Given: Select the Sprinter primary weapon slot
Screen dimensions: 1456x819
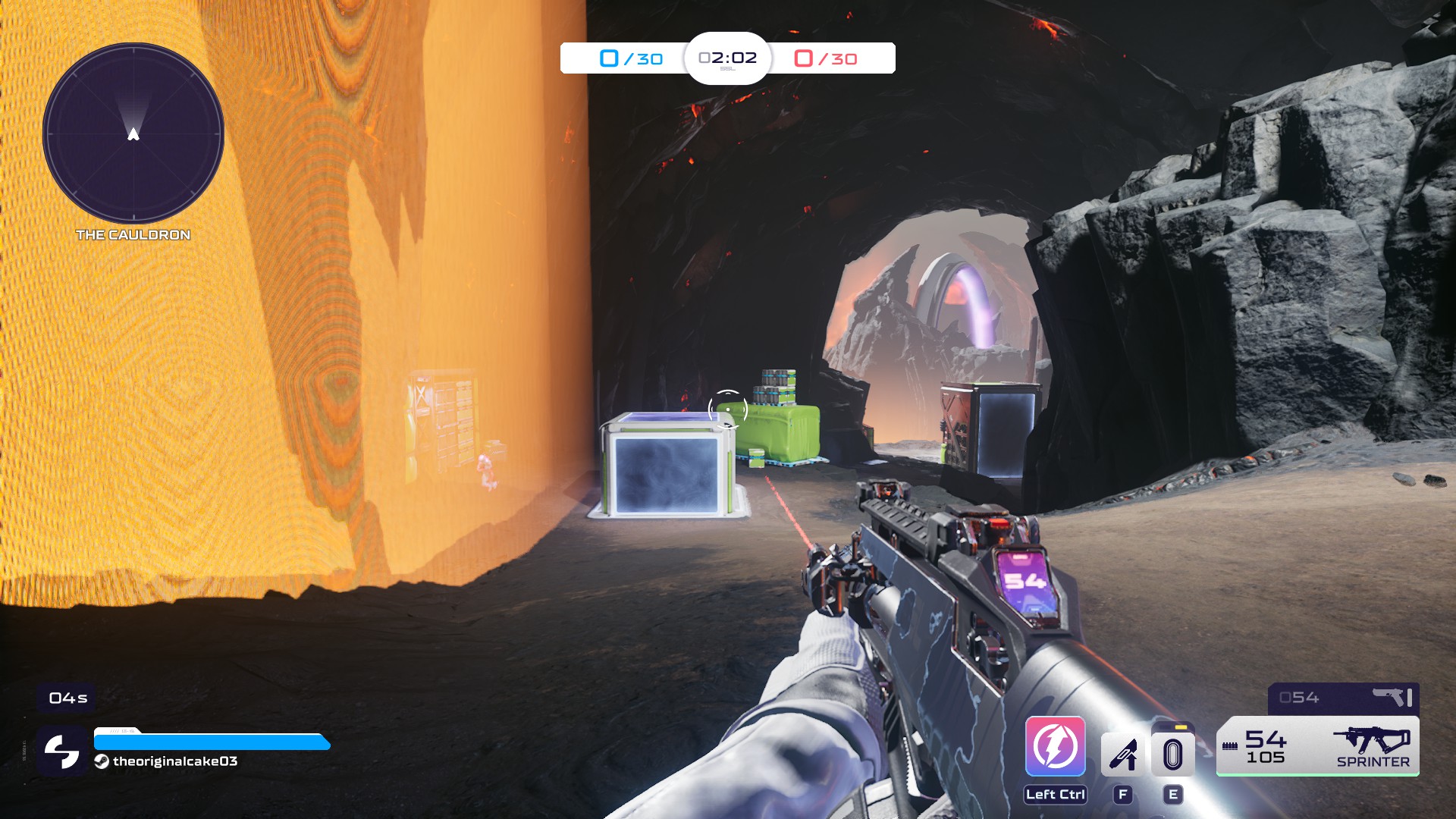Looking at the screenshot, I should click(x=1317, y=746).
